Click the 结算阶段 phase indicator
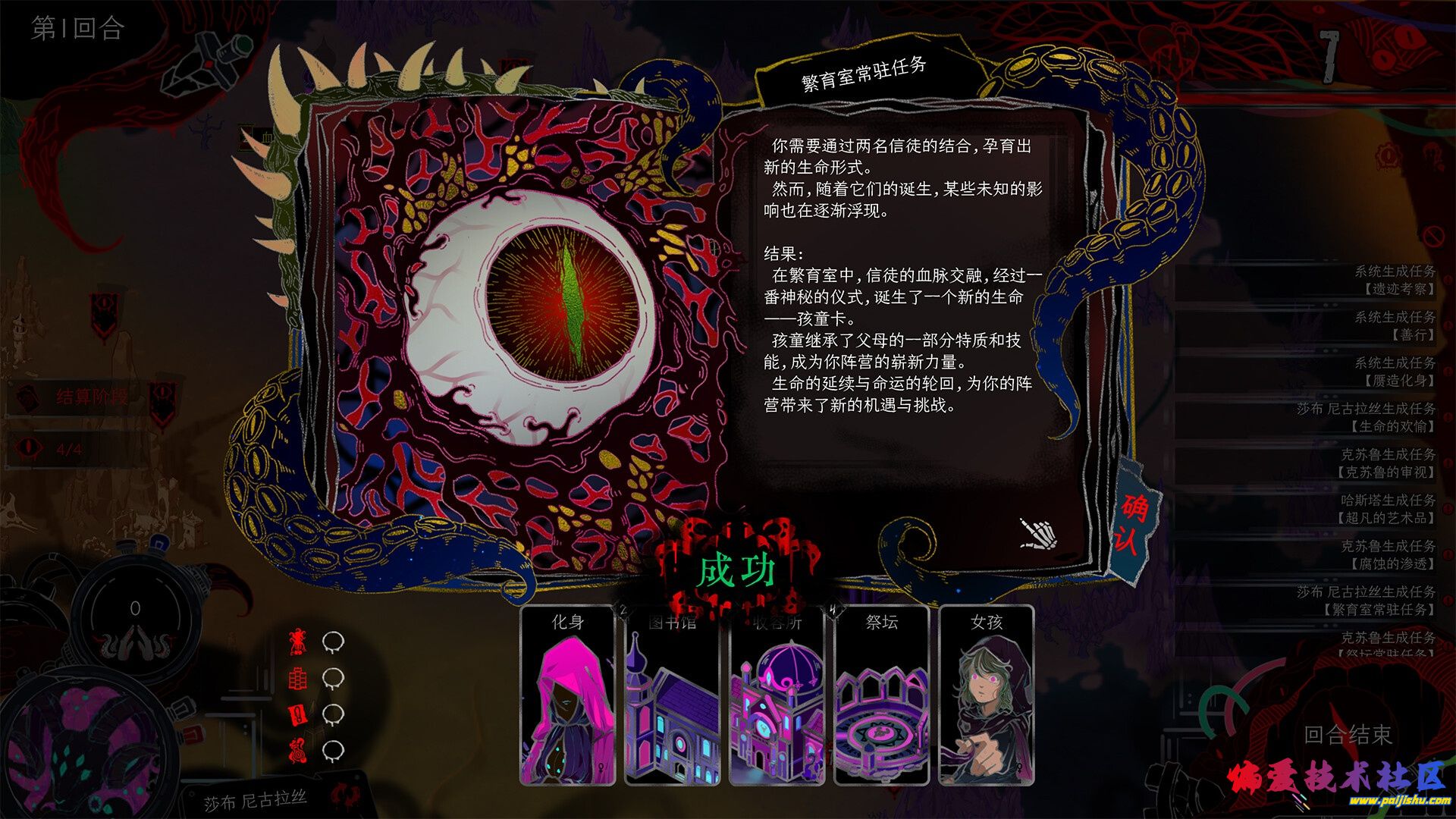Viewport: 1456px width, 819px height. (x=91, y=397)
